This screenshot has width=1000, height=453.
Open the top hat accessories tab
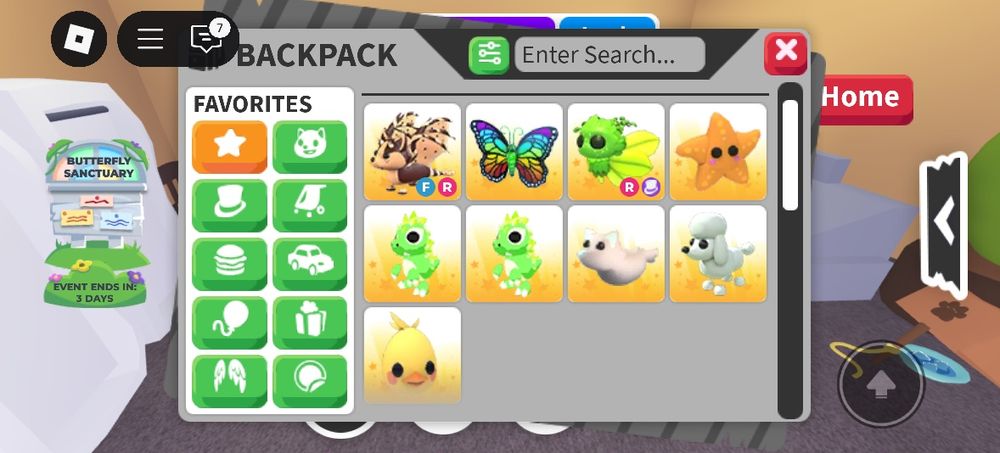click(230, 205)
